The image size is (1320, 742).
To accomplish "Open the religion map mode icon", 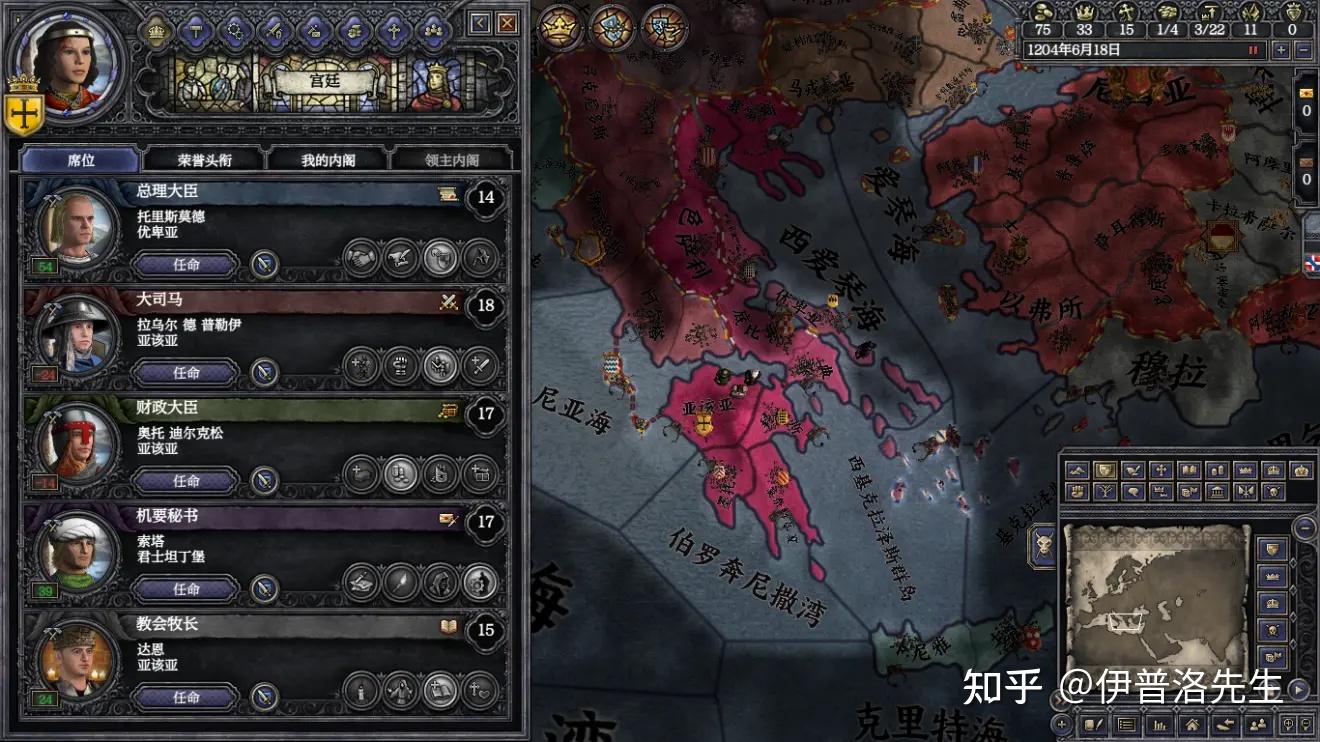I will [1161, 470].
